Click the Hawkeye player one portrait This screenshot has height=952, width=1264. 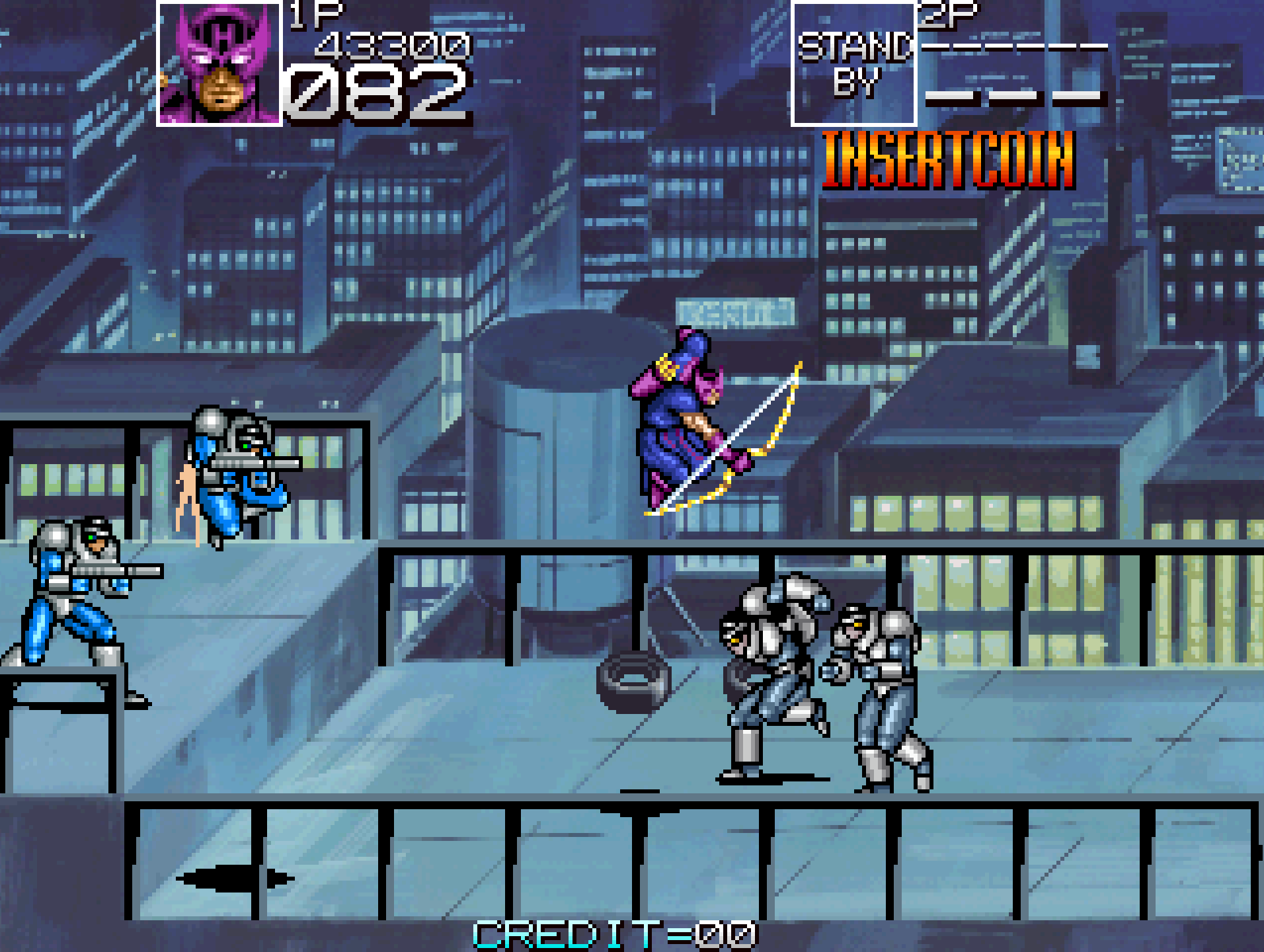pyautogui.click(x=219, y=64)
